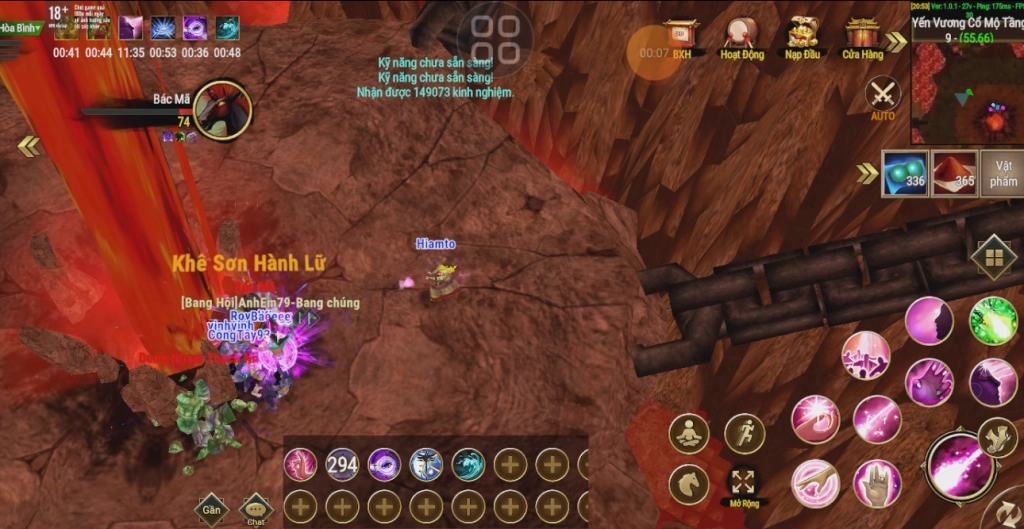Viewport: 1024px width, 529px height.
Task: Open the four-square grid menu button
Action: 993,258
